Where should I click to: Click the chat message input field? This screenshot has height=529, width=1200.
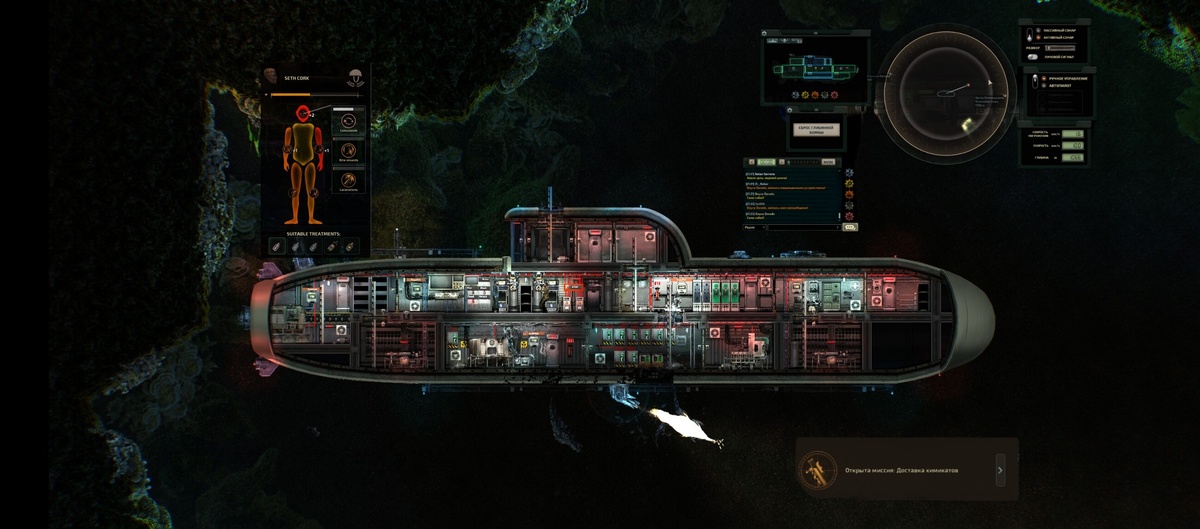(x=805, y=227)
